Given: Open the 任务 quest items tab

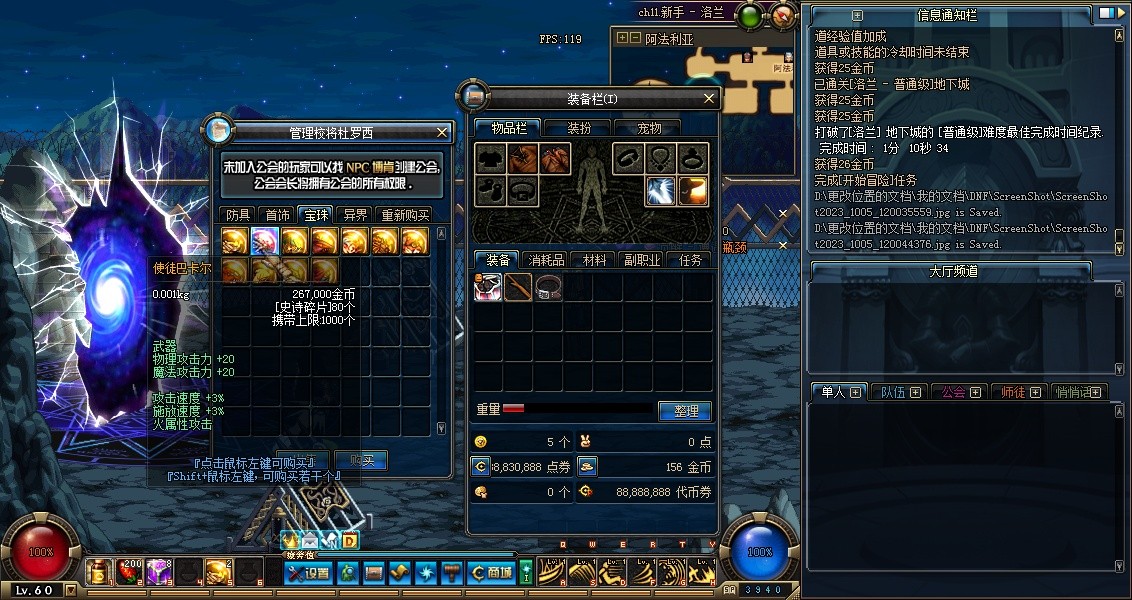Looking at the screenshot, I should (x=690, y=260).
